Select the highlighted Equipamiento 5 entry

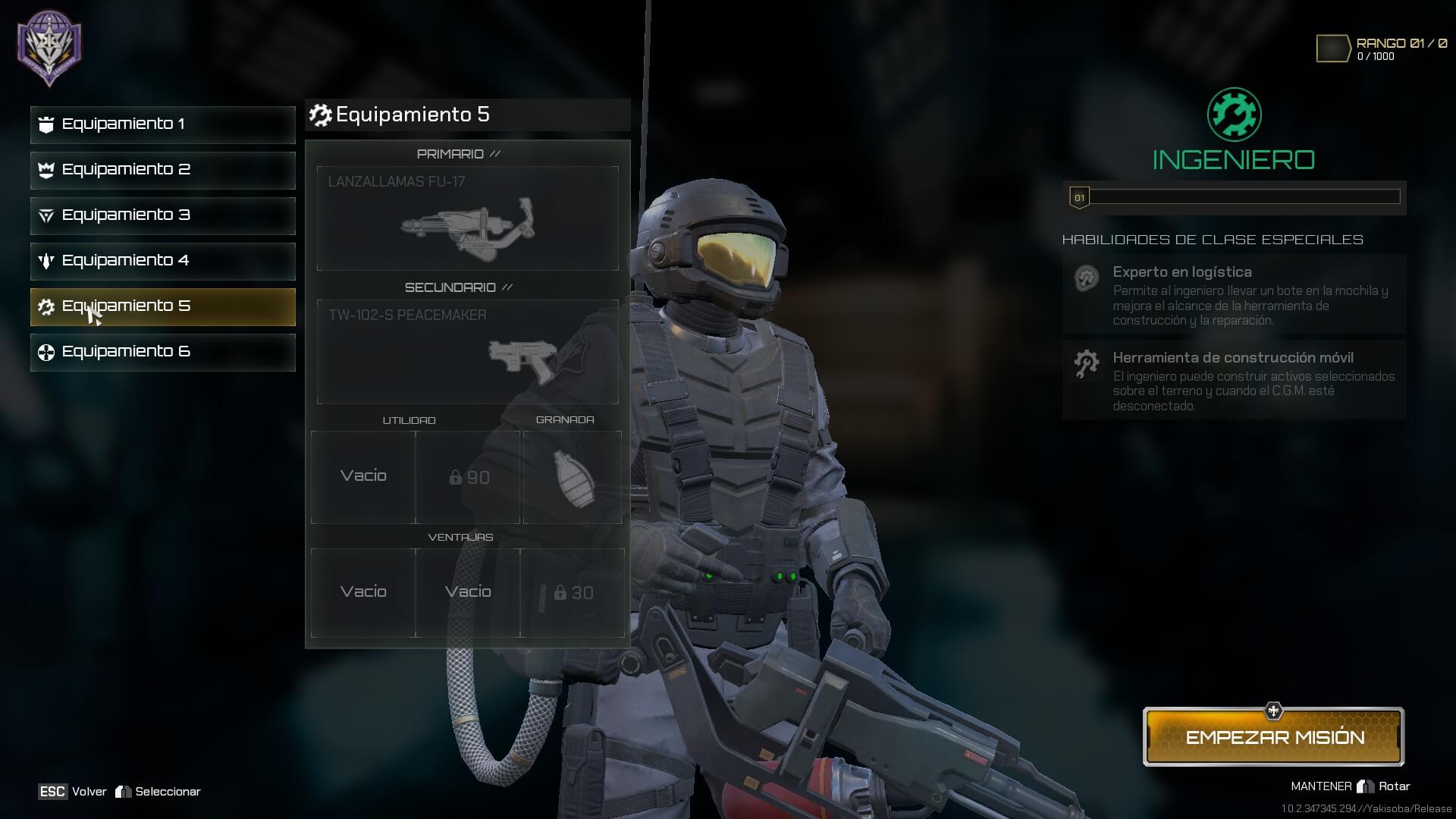(162, 306)
